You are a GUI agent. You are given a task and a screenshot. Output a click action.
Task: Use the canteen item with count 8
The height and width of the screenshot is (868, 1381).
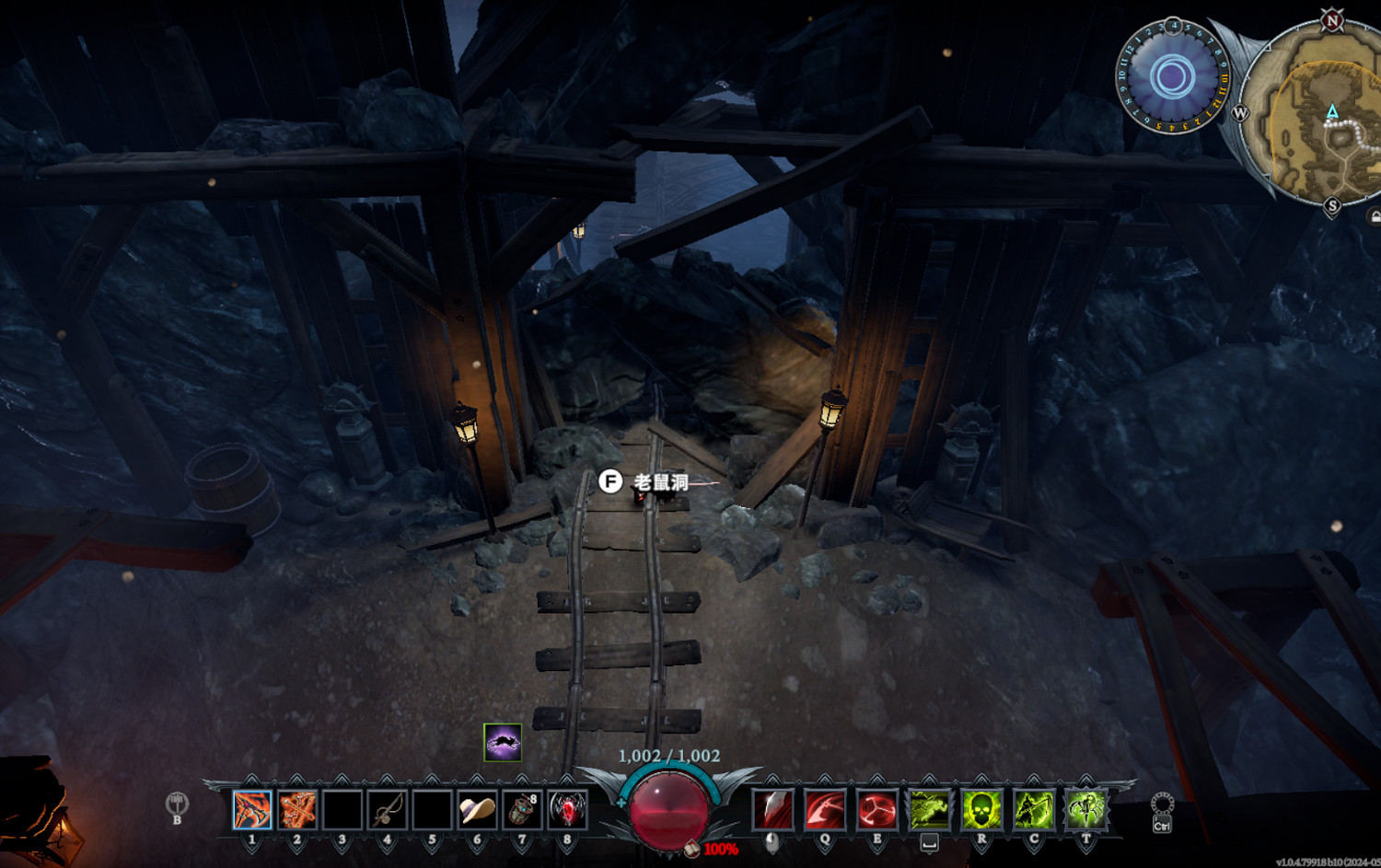(522, 810)
